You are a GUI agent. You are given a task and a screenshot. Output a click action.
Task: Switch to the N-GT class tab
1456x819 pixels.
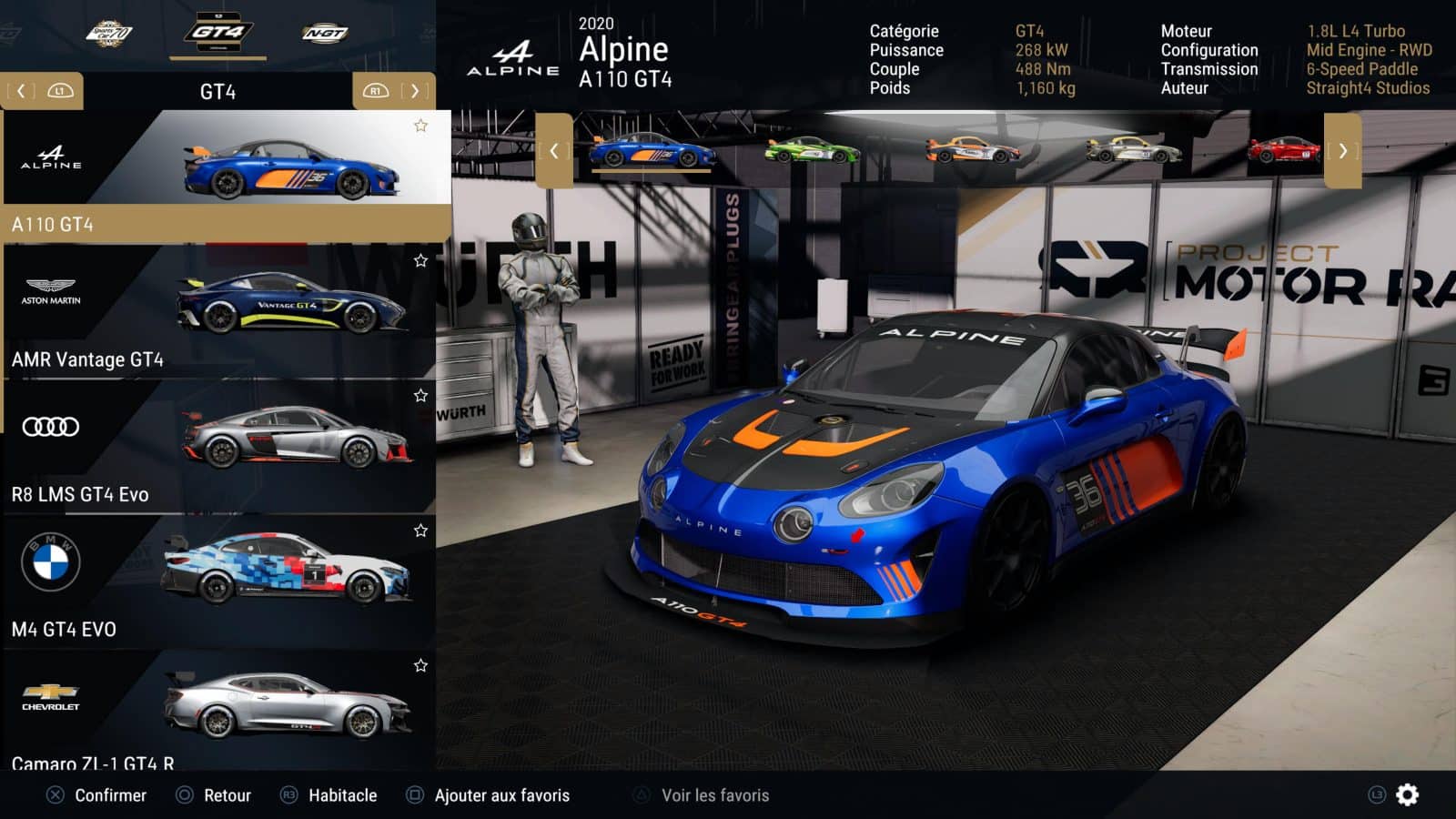(x=325, y=34)
